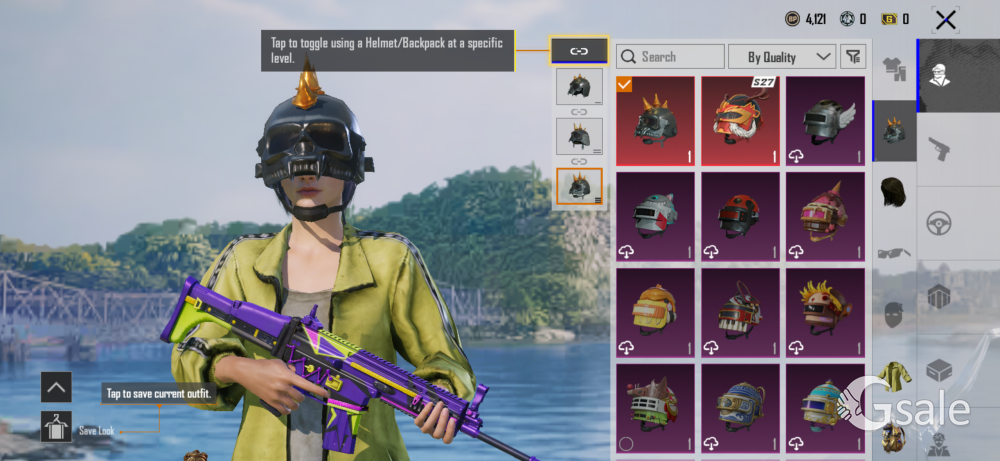Switch to the hair category tab

pos(894,191)
